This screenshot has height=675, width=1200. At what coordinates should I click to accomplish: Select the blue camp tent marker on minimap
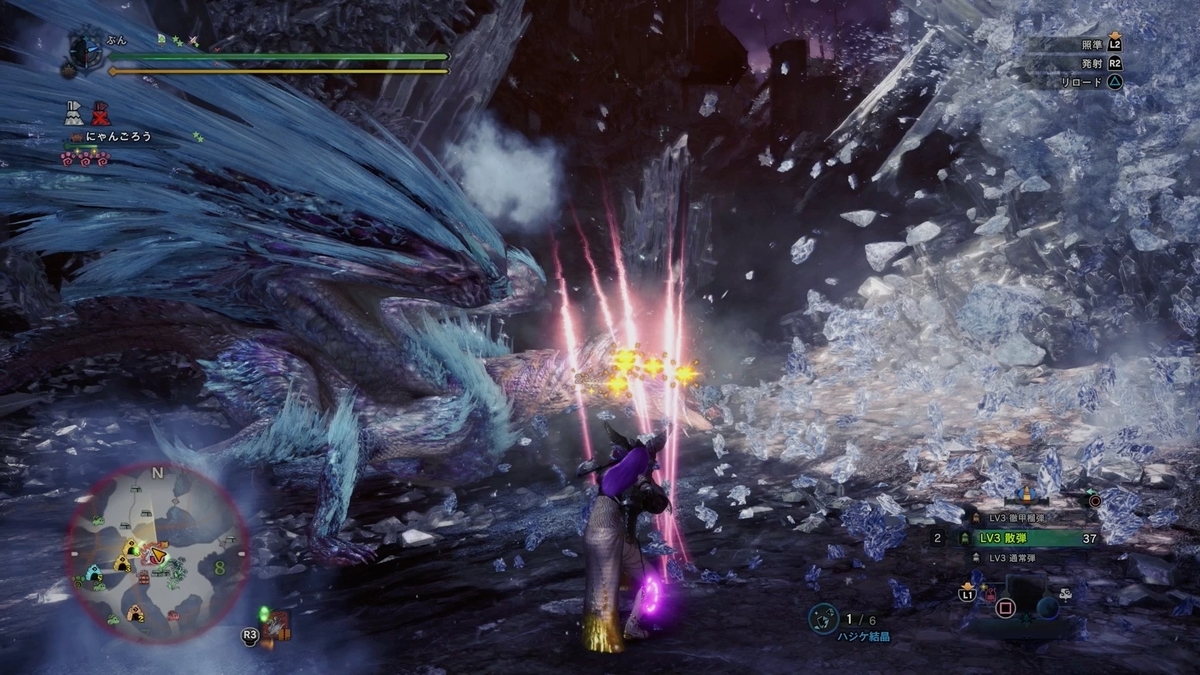click(95, 573)
